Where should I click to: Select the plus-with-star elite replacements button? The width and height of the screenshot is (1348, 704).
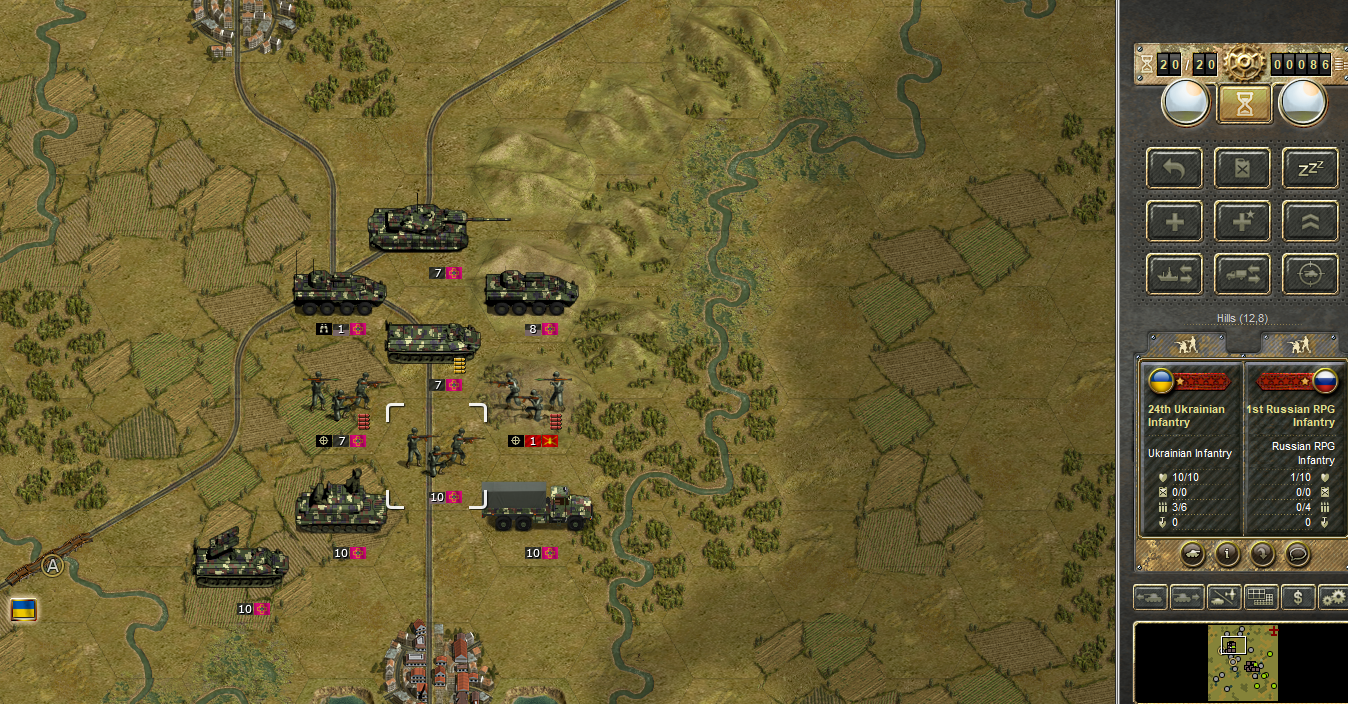[1243, 221]
